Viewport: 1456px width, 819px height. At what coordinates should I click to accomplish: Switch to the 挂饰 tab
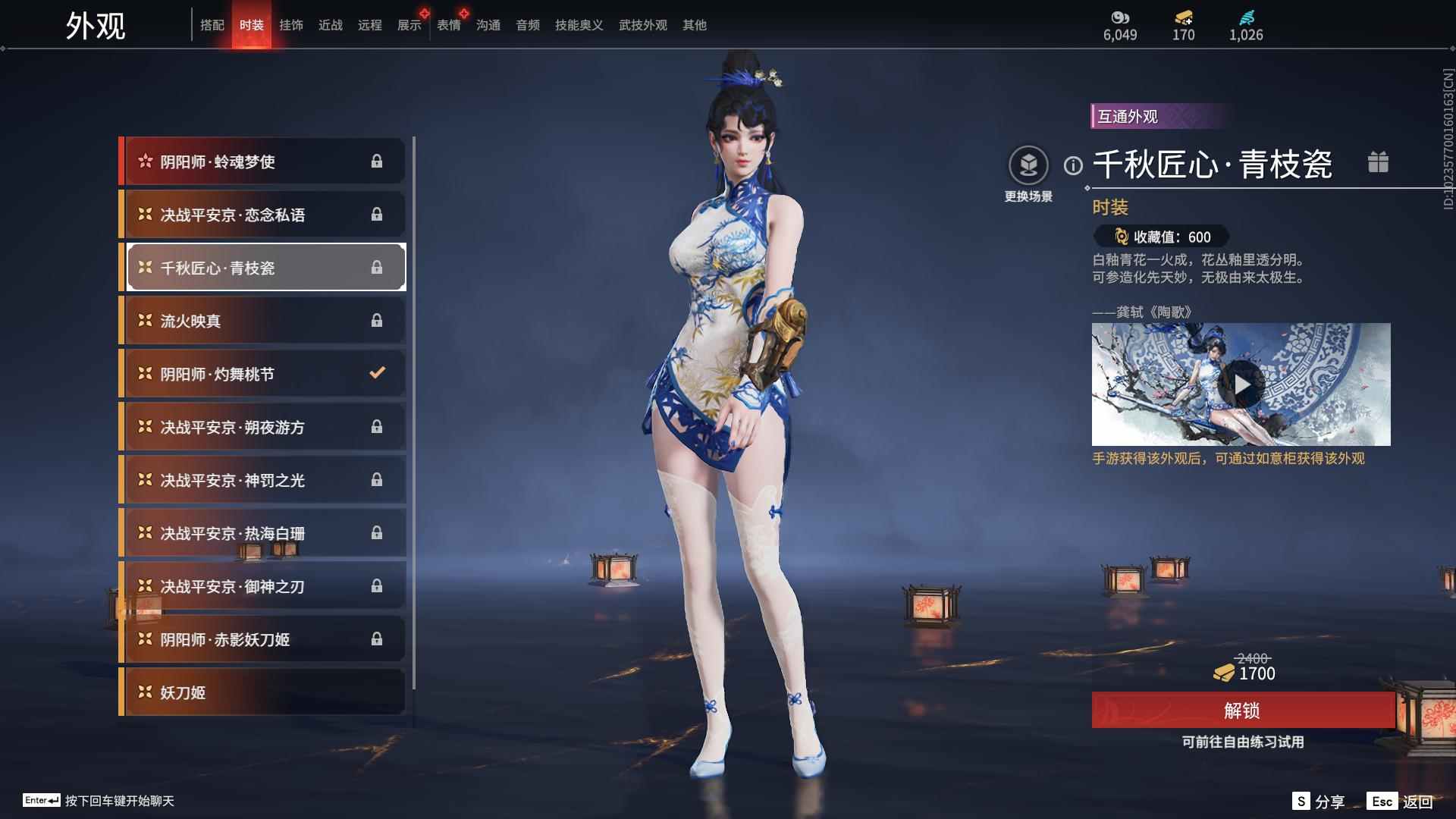291,24
